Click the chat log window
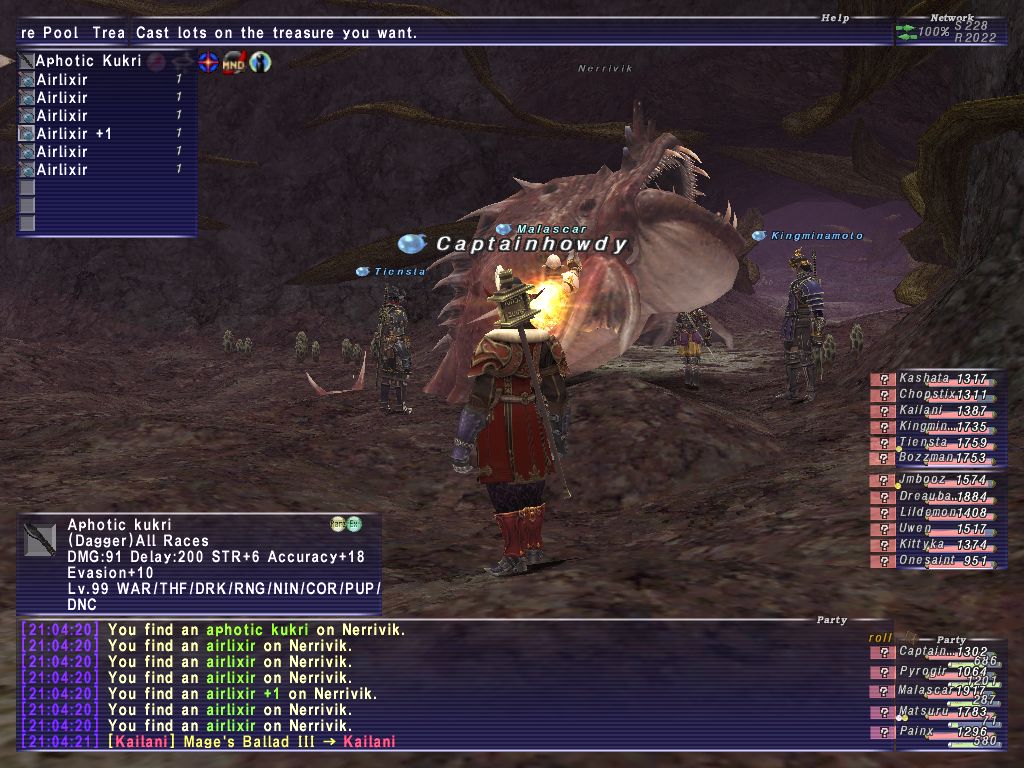The width and height of the screenshot is (1024, 768). point(440,685)
